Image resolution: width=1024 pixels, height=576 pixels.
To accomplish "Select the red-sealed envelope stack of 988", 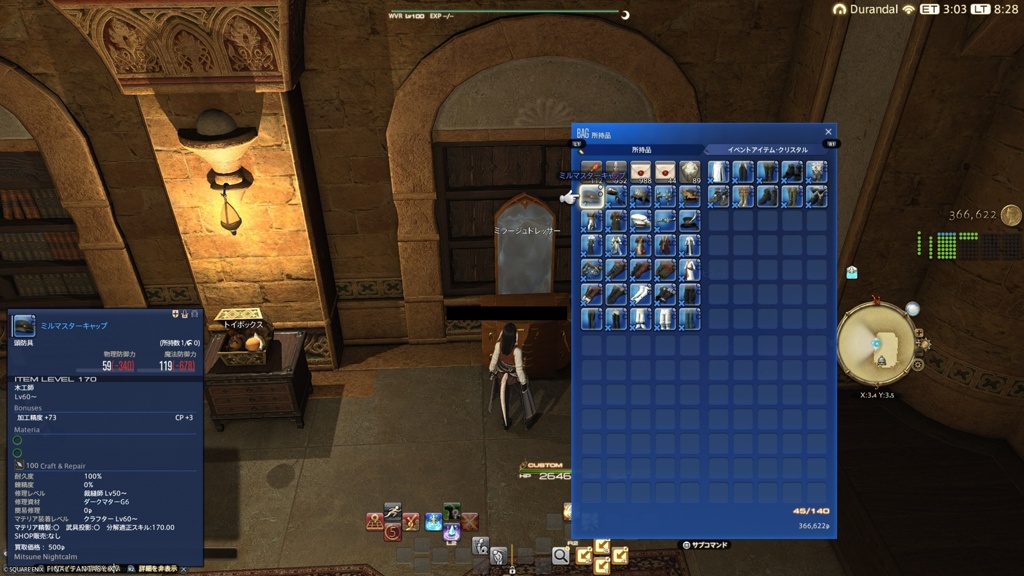I will click(641, 172).
